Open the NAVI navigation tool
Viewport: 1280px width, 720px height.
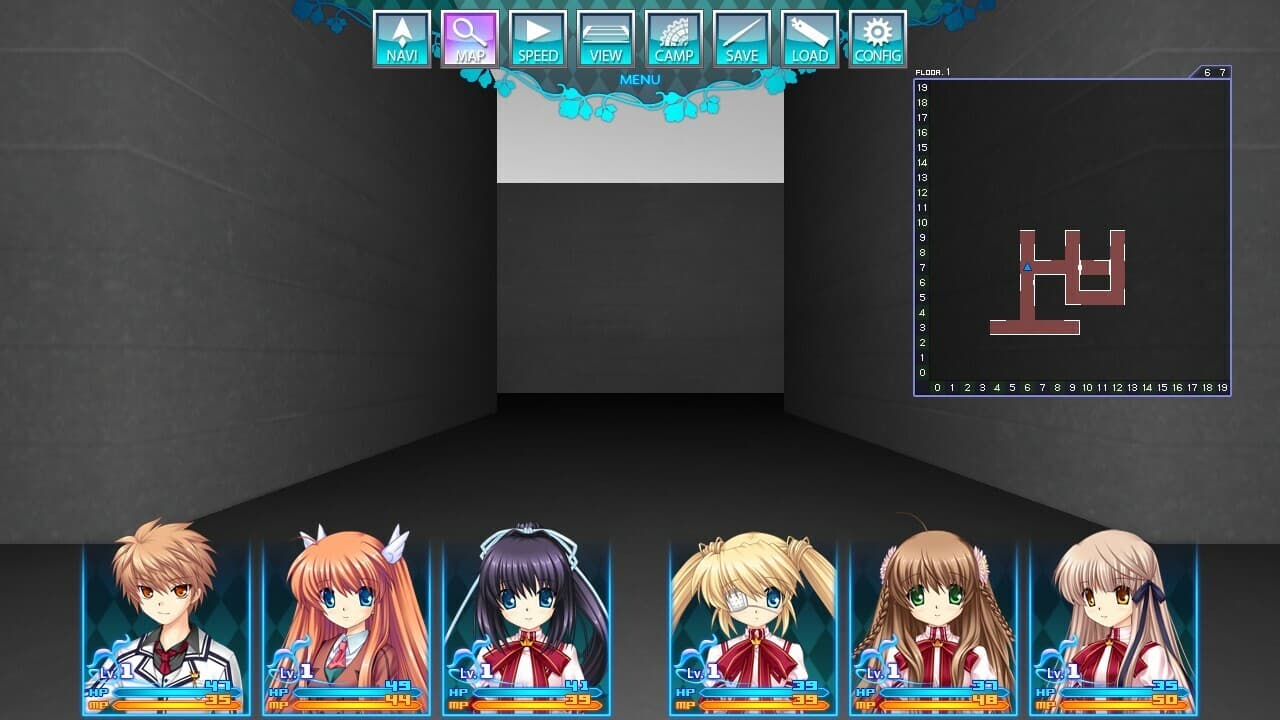401,38
